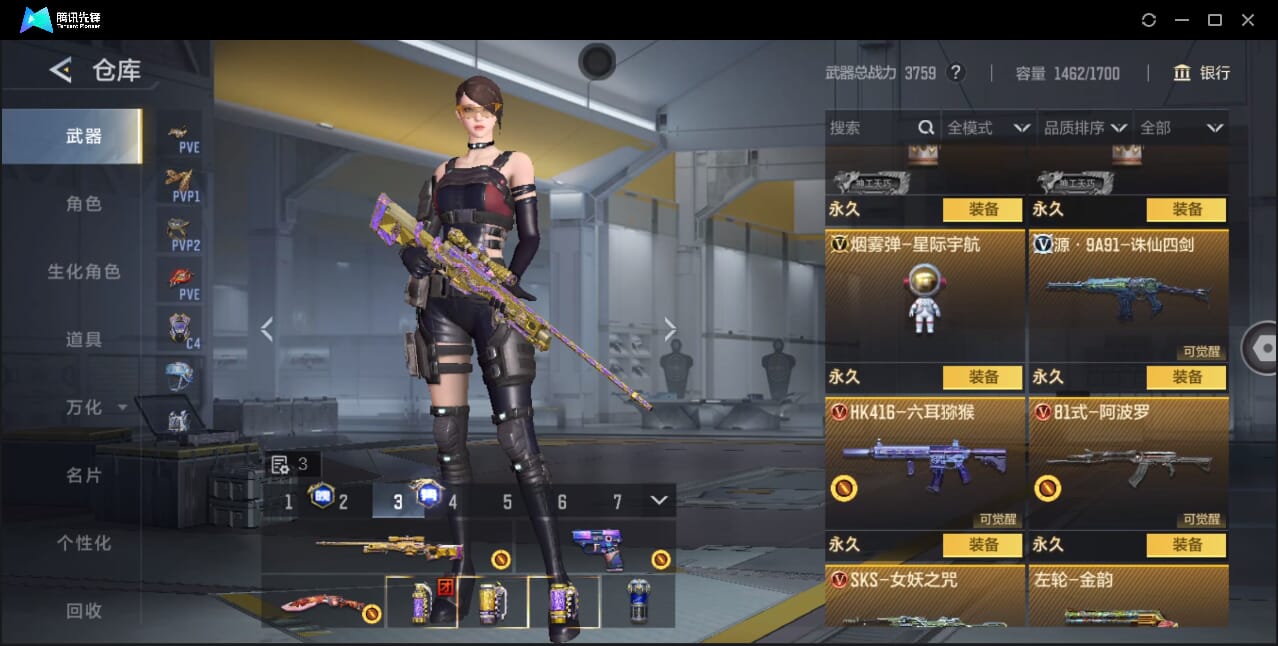Click the 搜索 weapon search field
This screenshot has height=646, width=1278.
click(x=870, y=128)
